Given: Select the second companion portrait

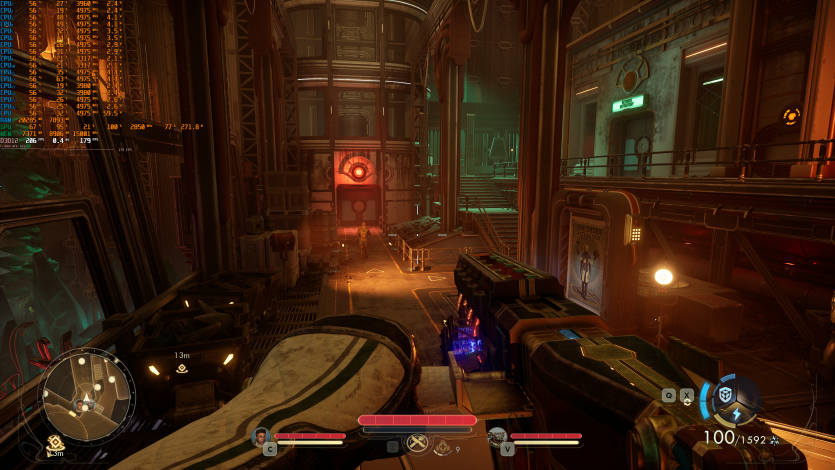Looking at the screenshot, I should tap(497, 436).
